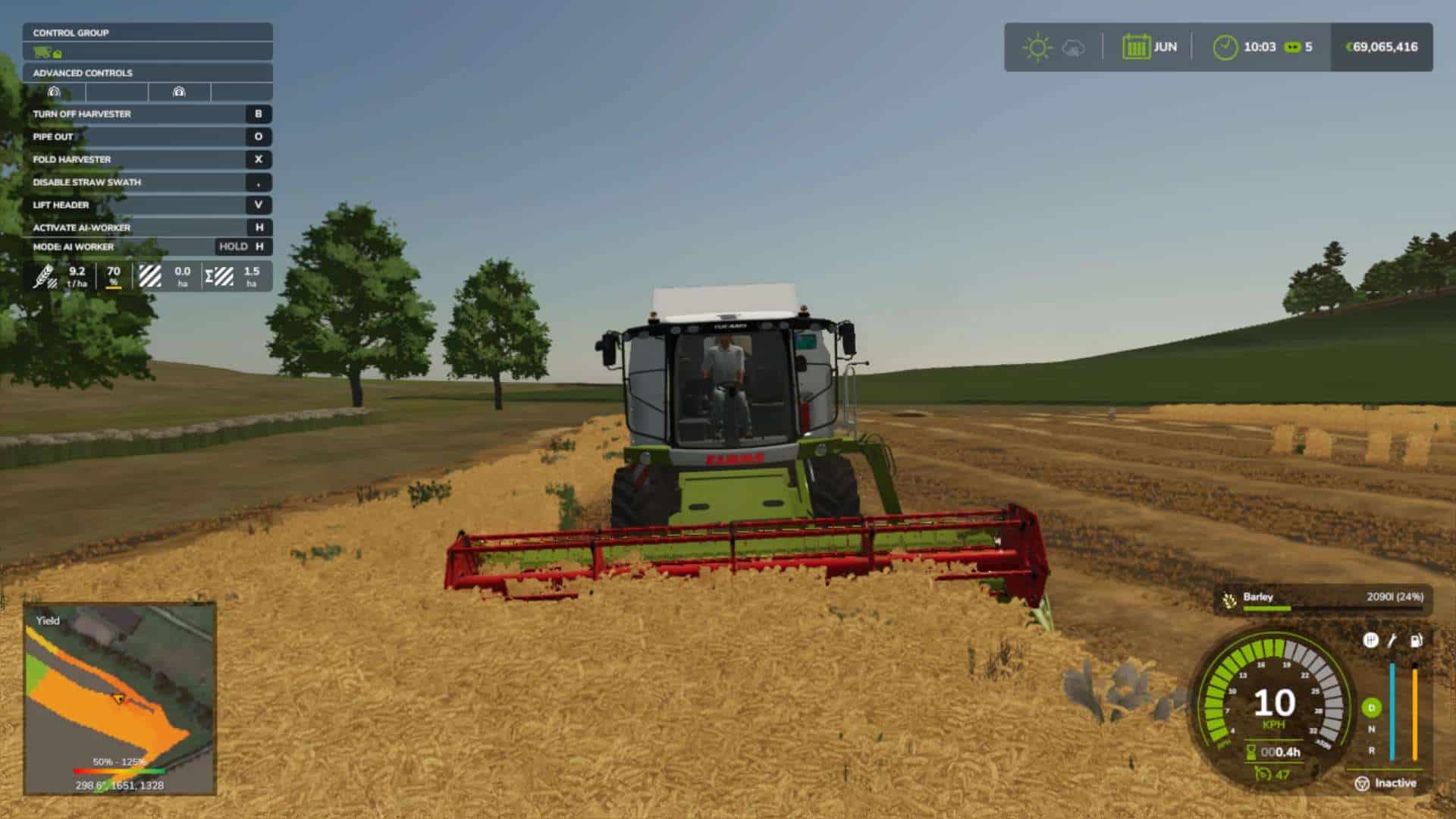1456x819 pixels.
Task: Expand the Advanced Controls section
Action: click(x=82, y=74)
